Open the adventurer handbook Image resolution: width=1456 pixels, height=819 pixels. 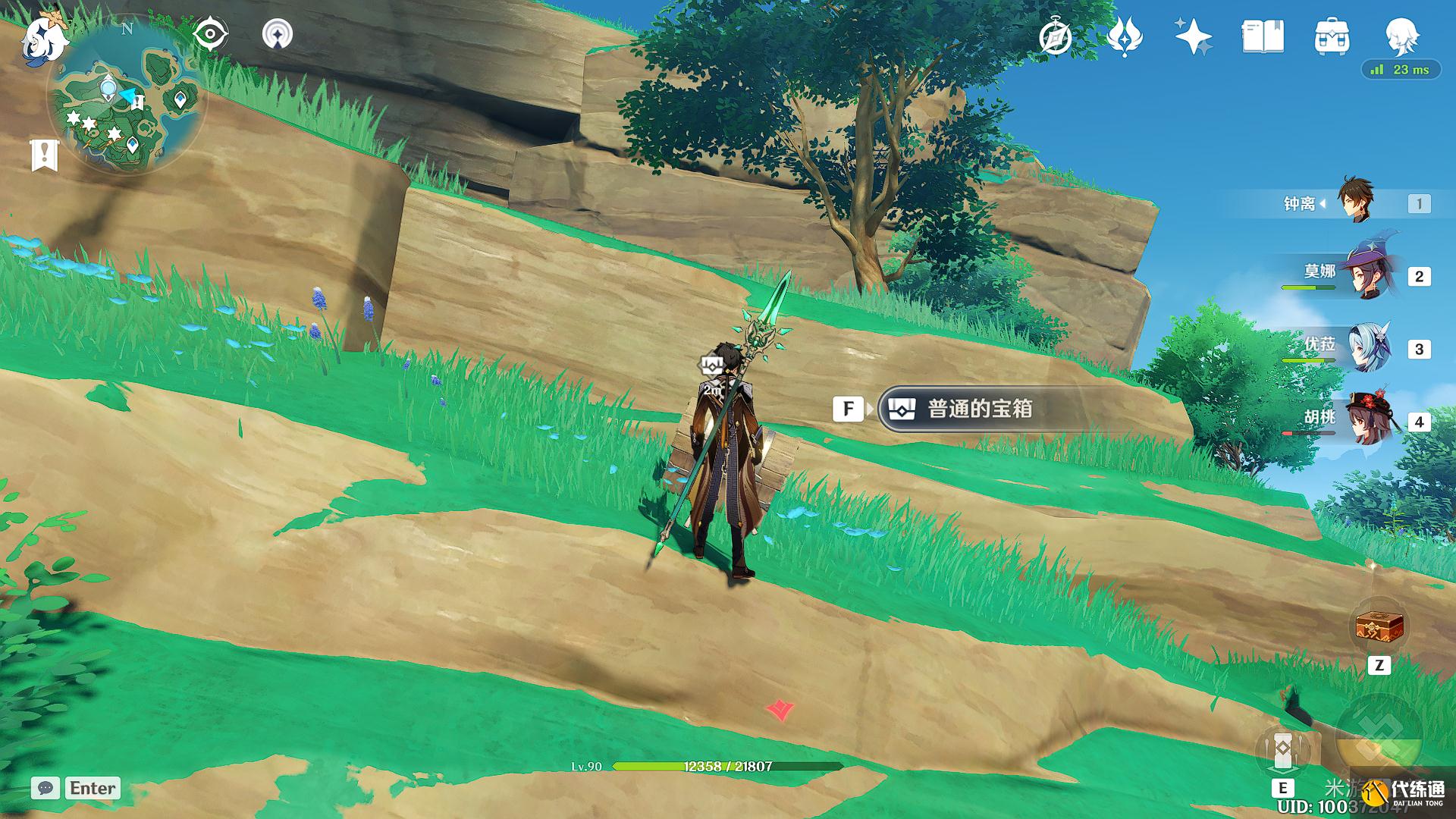1263,37
